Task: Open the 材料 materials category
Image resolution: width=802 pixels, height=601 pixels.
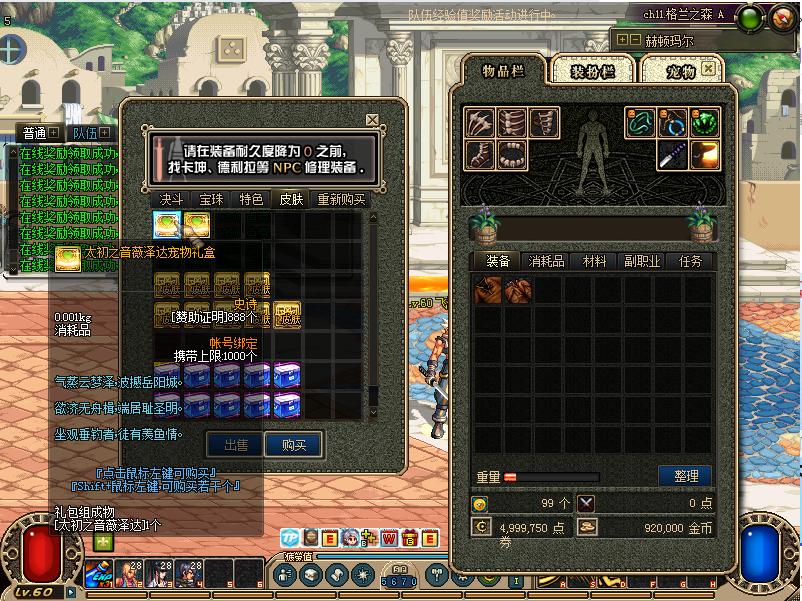Action: (x=595, y=261)
